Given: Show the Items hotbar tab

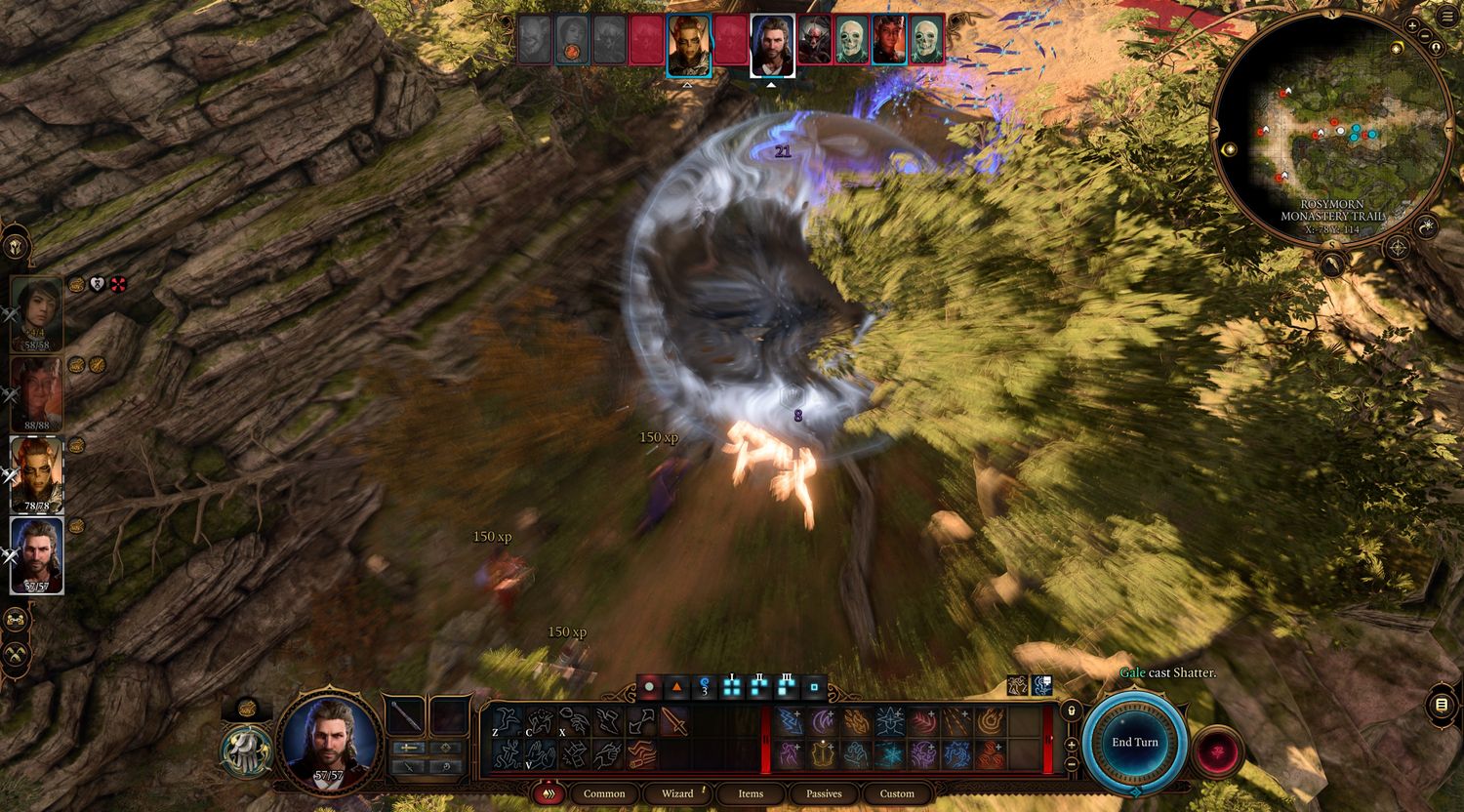Looking at the screenshot, I should [751, 793].
